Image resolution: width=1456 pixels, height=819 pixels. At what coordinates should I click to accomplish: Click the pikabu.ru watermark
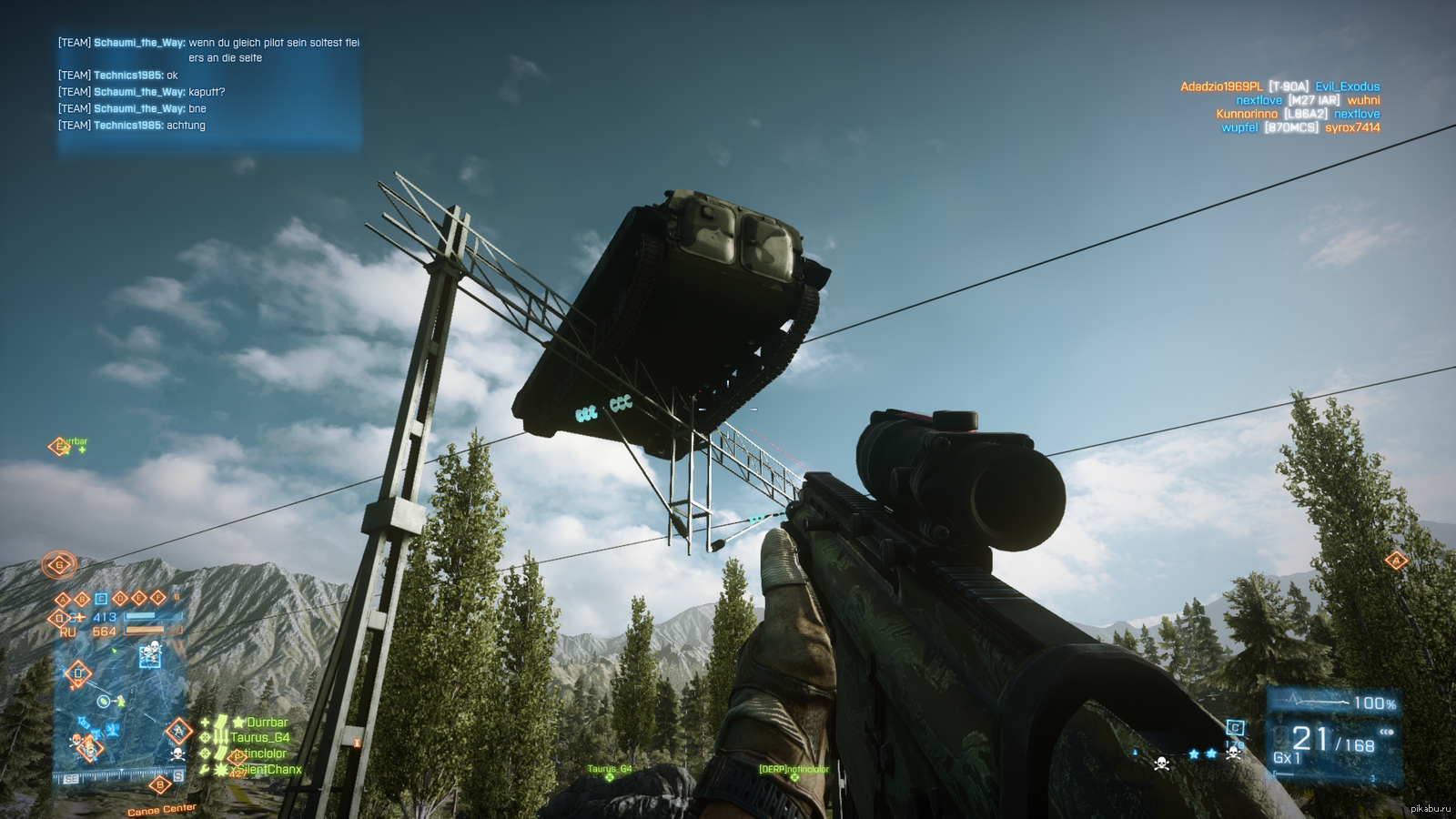point(1430,808)
